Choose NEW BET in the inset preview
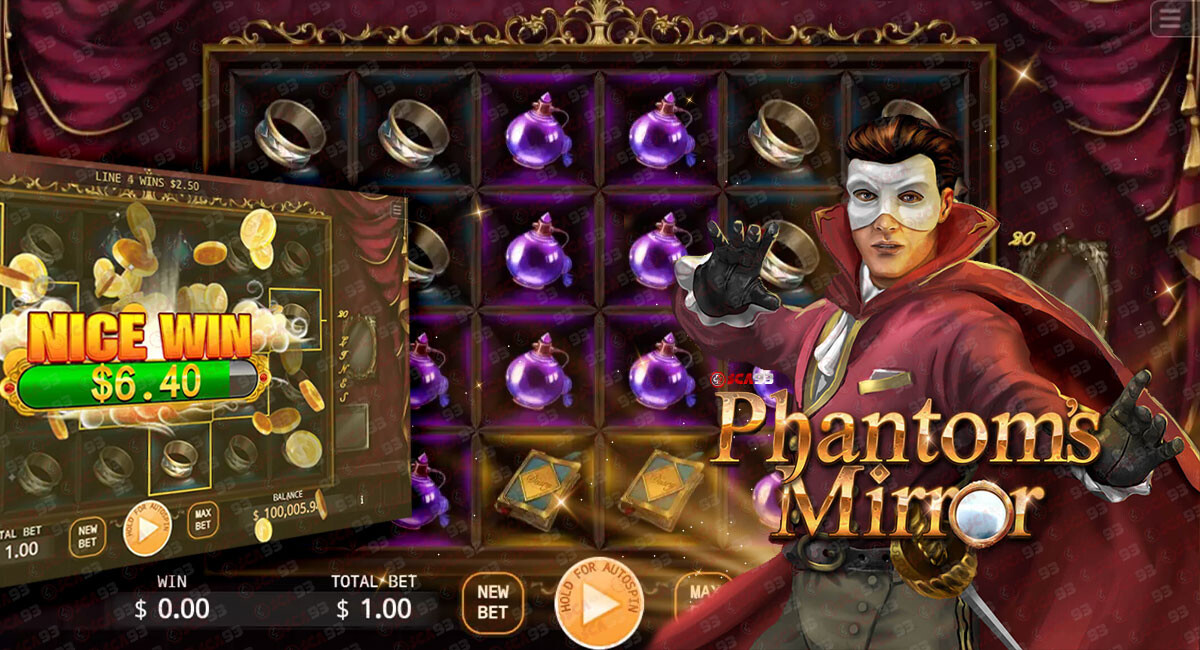The width and height of the screenshot is (1200, 650). tap(87, 537)
